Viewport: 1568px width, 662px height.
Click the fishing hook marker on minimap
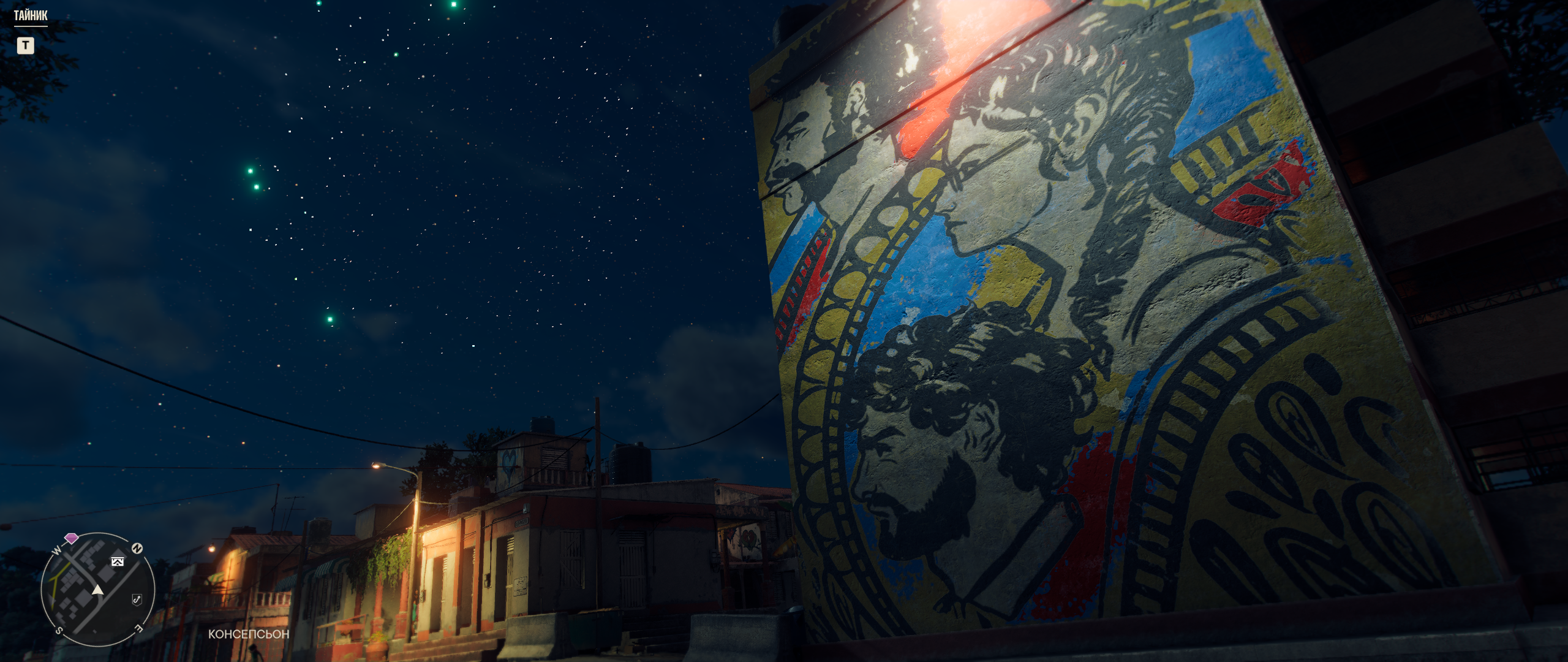click(x=137, y=599)
